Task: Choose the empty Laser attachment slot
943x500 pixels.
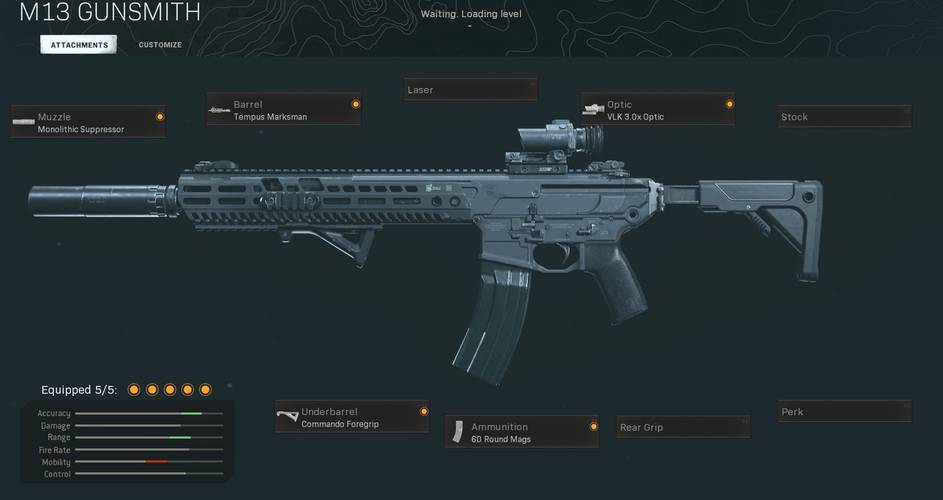Action: pyautogui.click(x=470, y=90)
